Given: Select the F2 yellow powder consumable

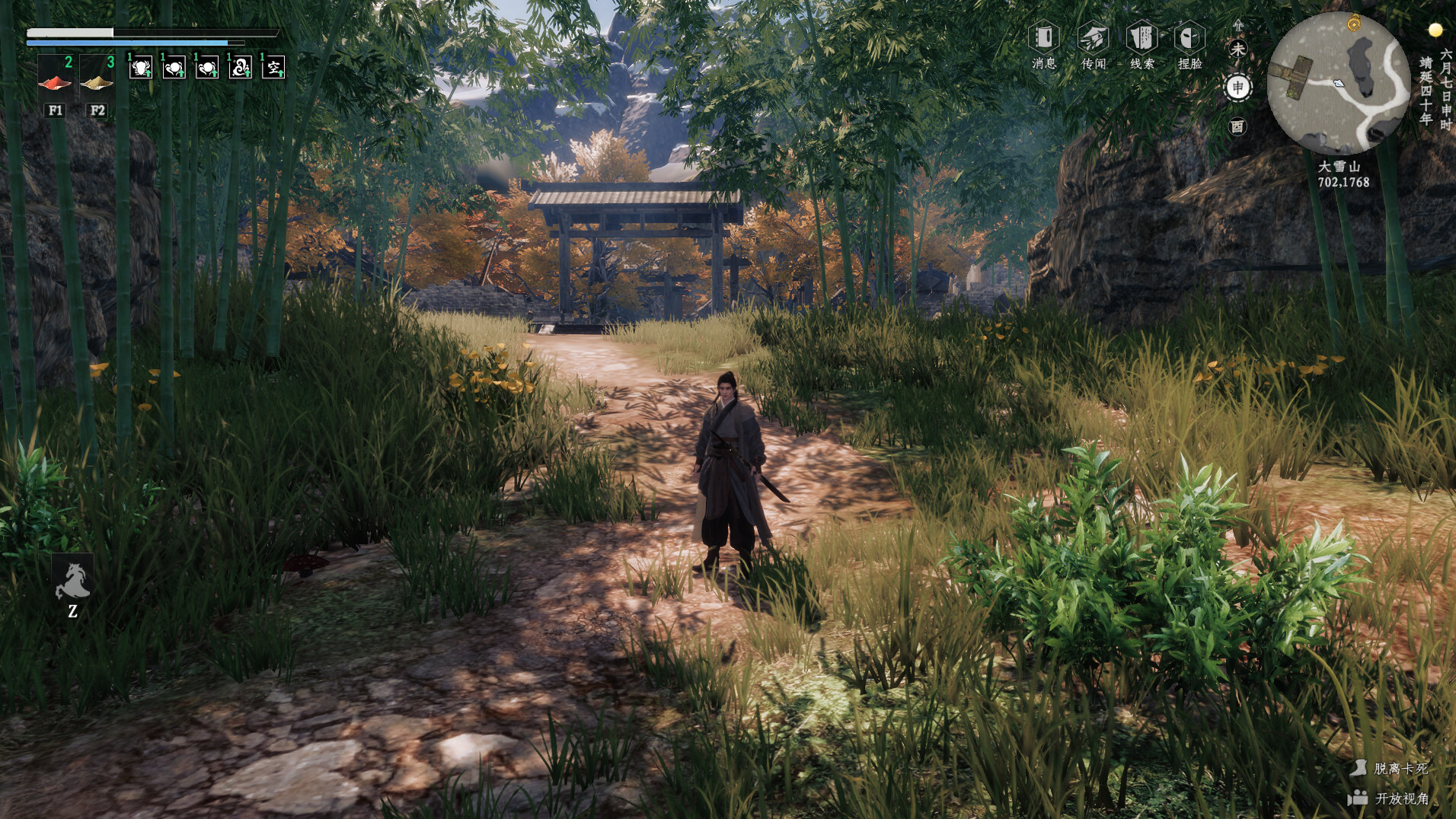Looking at the screenshot, I should pos(97,84).
